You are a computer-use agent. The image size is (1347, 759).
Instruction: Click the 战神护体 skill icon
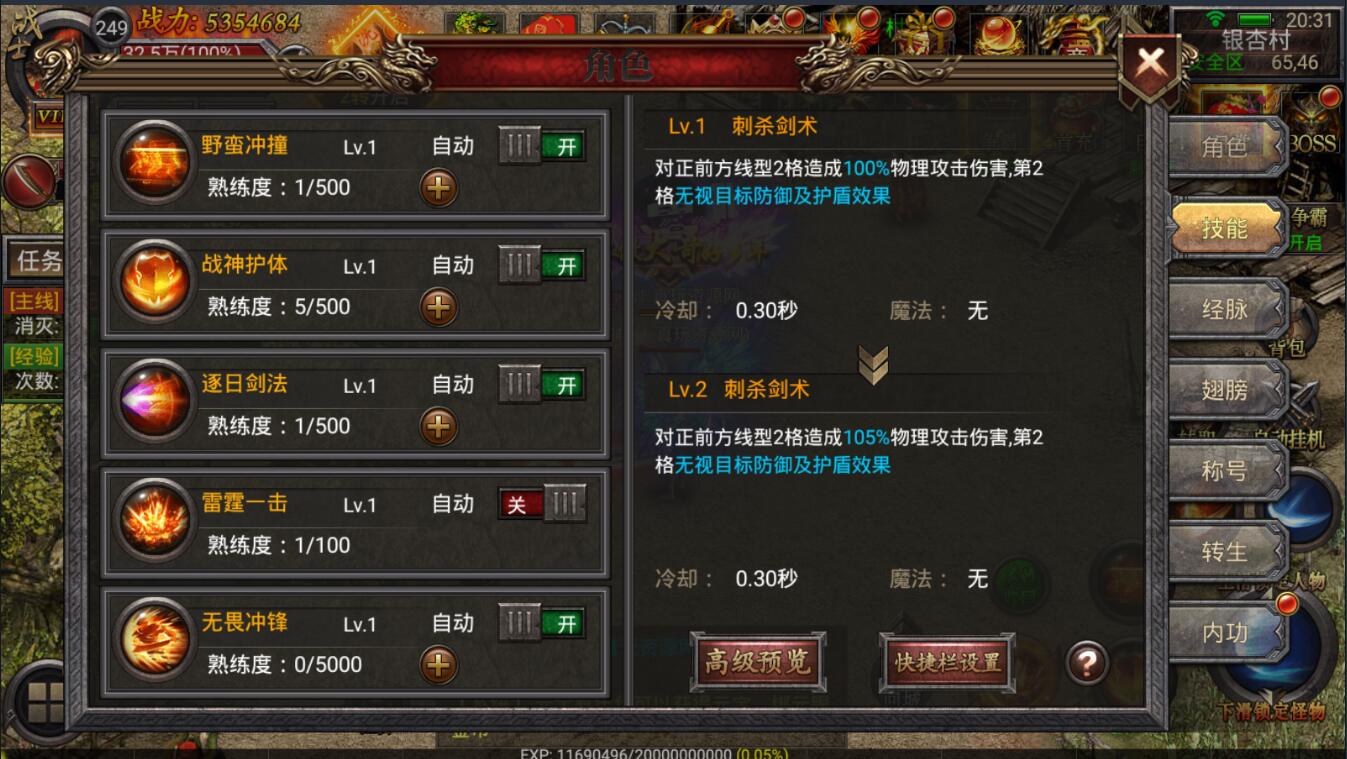[x=154, y=281]
